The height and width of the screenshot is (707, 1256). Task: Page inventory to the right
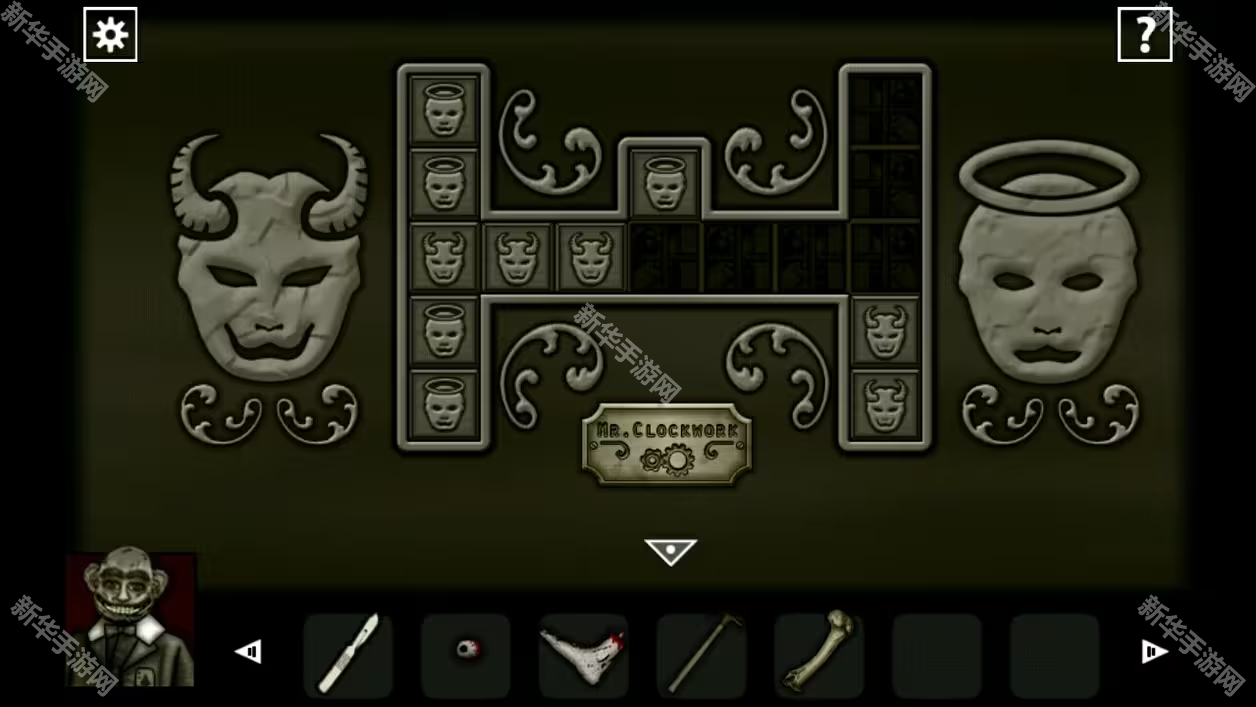pyautogui.click(x=1154, y=652)
